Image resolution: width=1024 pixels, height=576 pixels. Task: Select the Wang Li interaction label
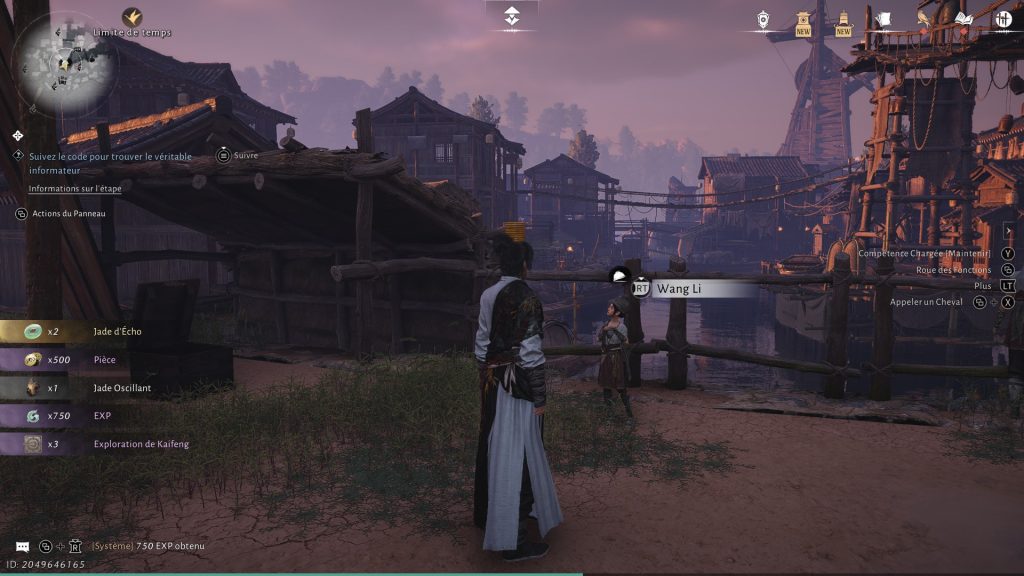[690, 288]
